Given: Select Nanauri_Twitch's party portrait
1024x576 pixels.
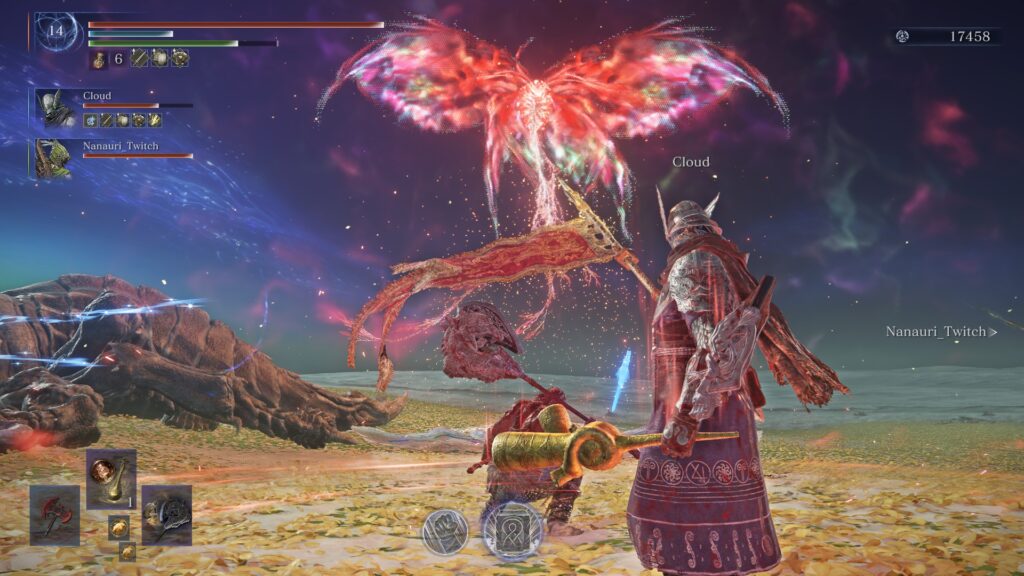Looking at the screenshot, I should click(52, 159).
